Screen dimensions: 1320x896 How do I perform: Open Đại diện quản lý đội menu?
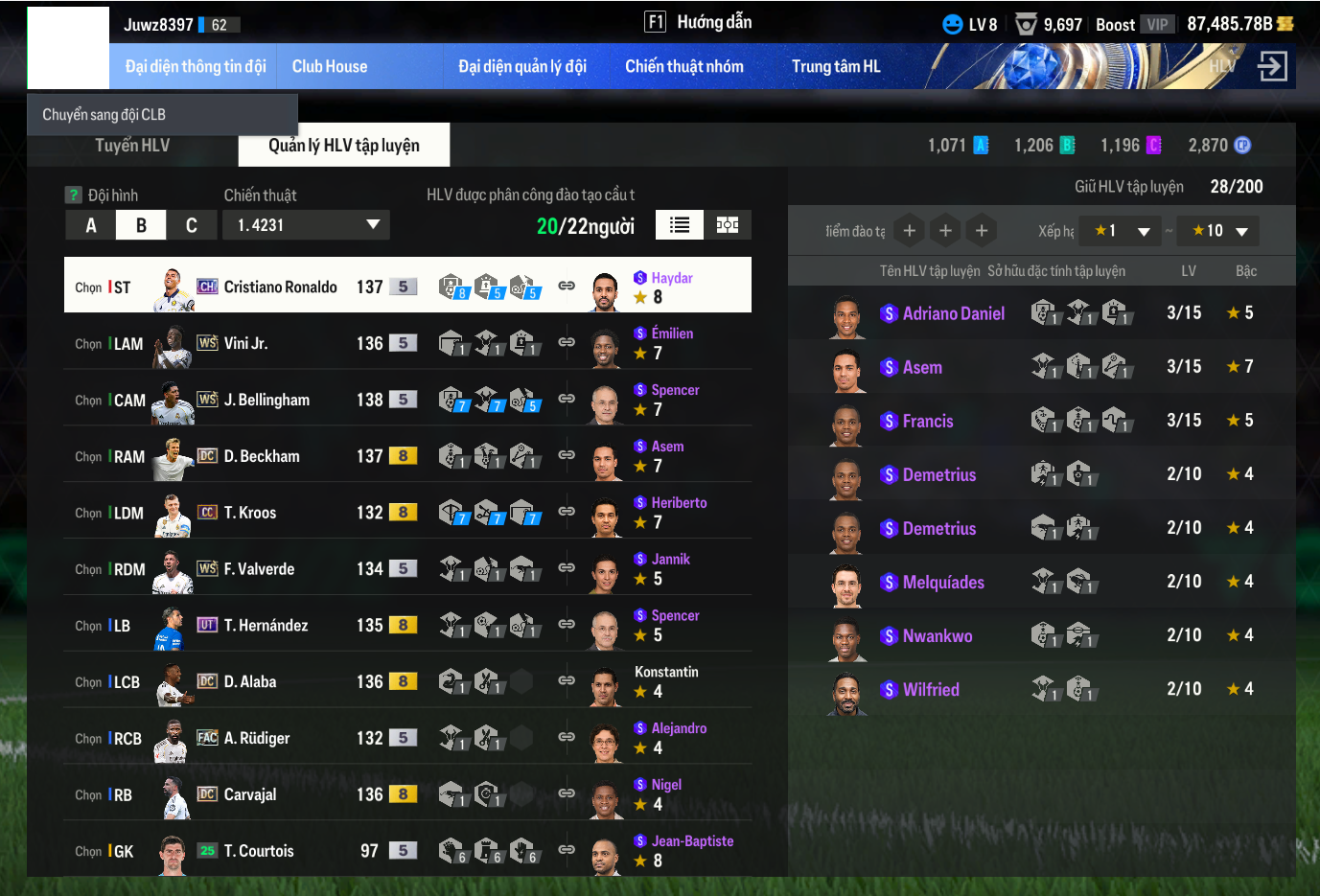click(522, 66)
